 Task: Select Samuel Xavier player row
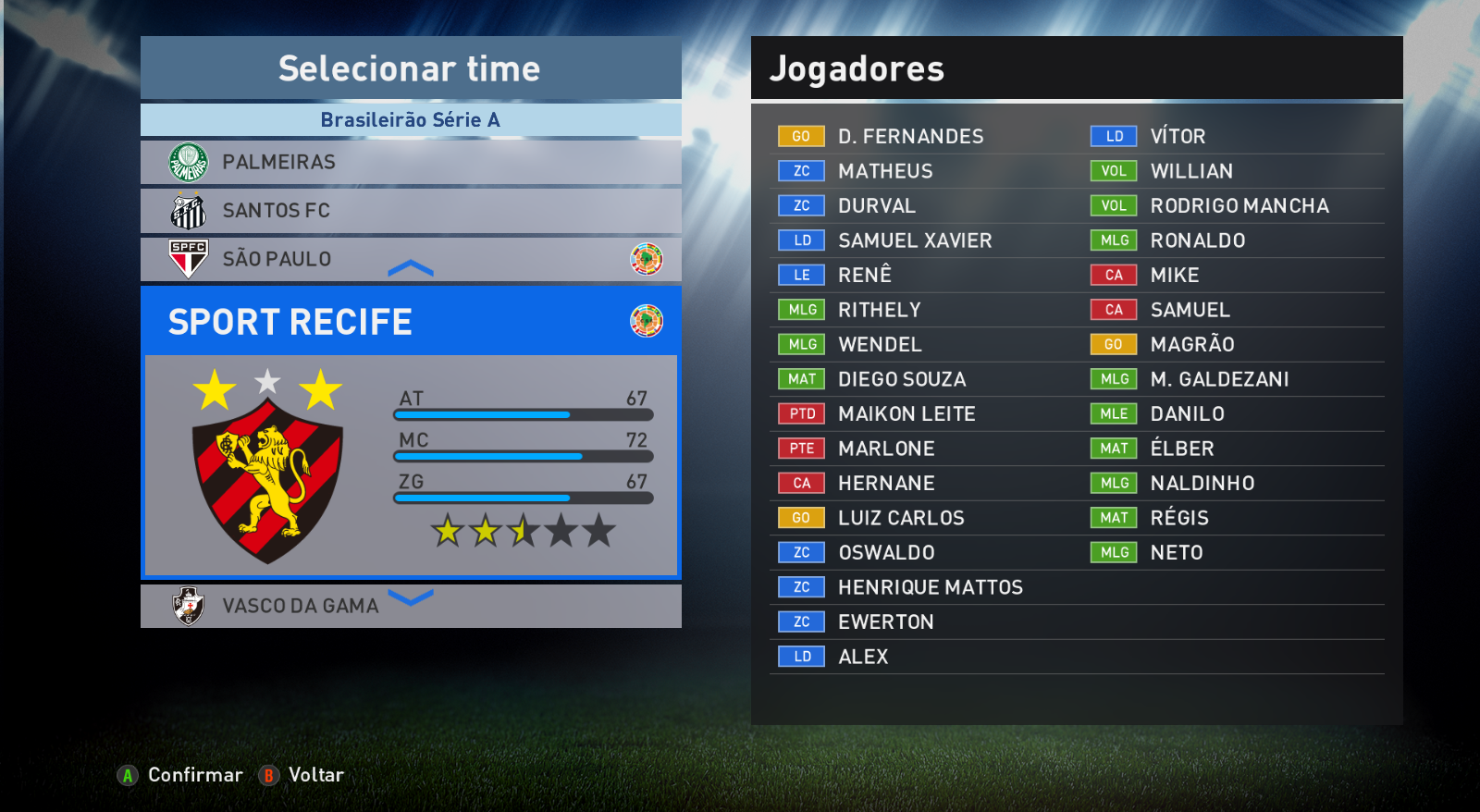(x=914, y=240)
